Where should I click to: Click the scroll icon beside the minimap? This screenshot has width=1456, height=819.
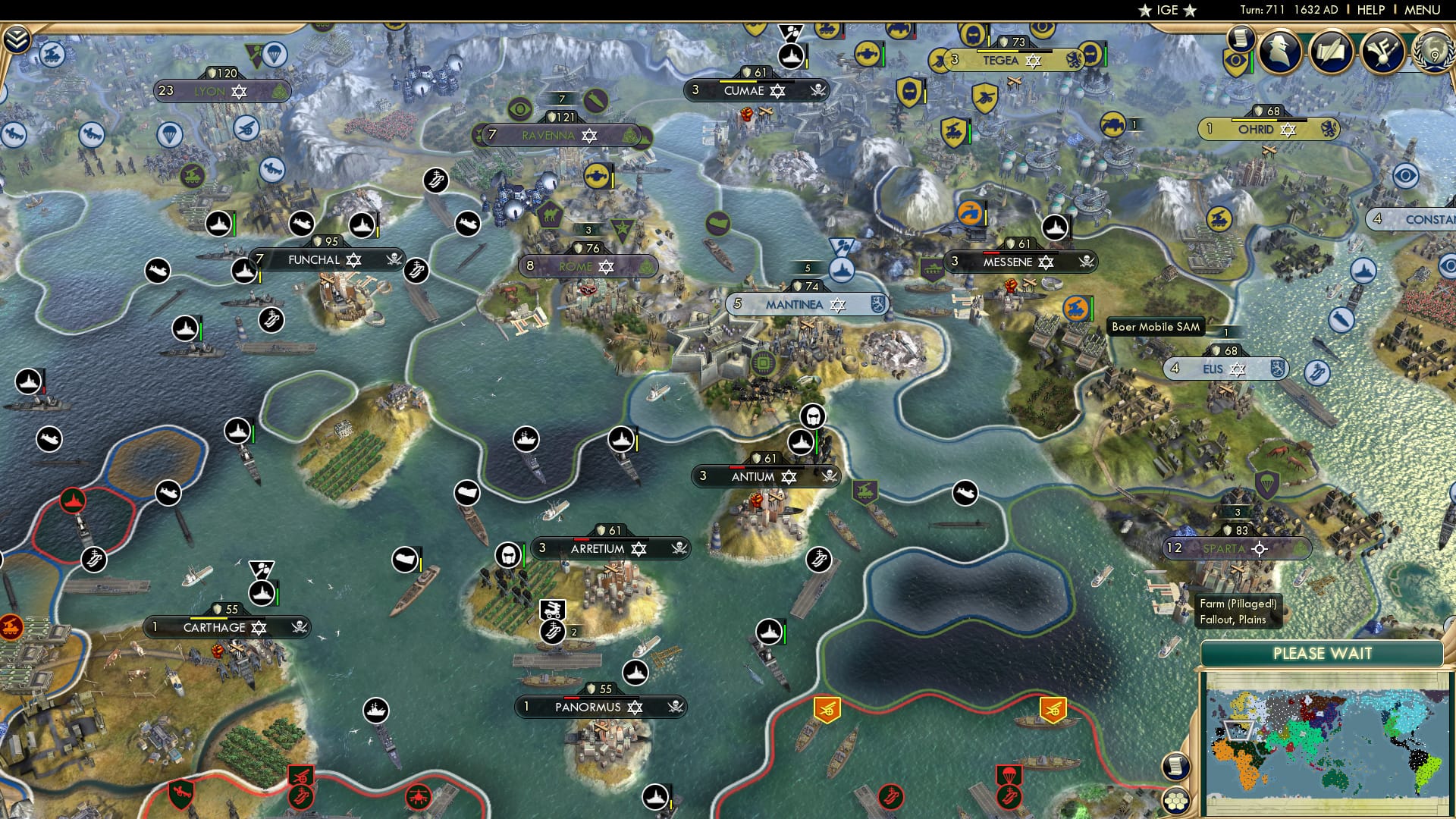click(1175, 767)
